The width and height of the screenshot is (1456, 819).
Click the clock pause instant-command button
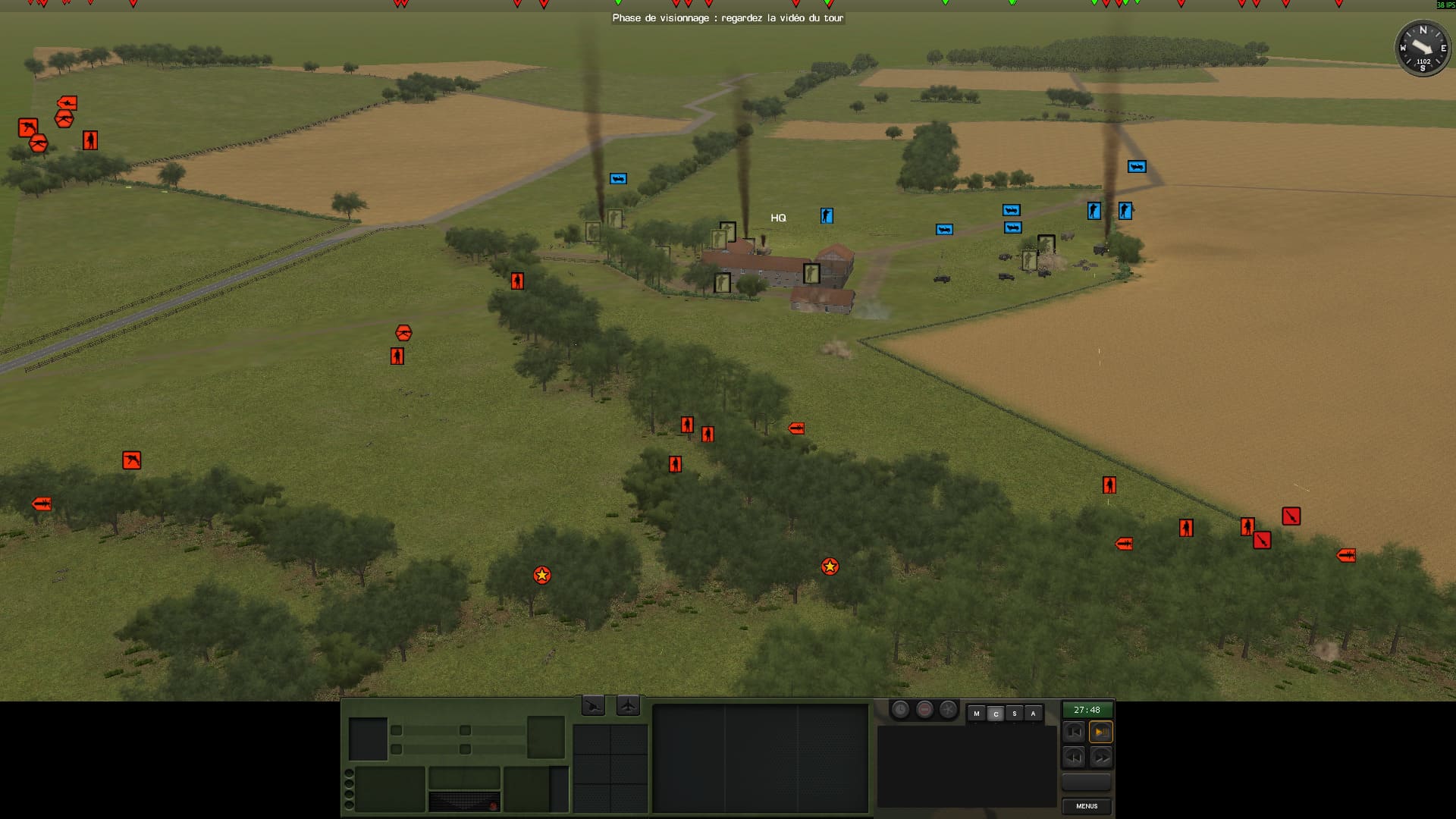[x=900, y=710]
